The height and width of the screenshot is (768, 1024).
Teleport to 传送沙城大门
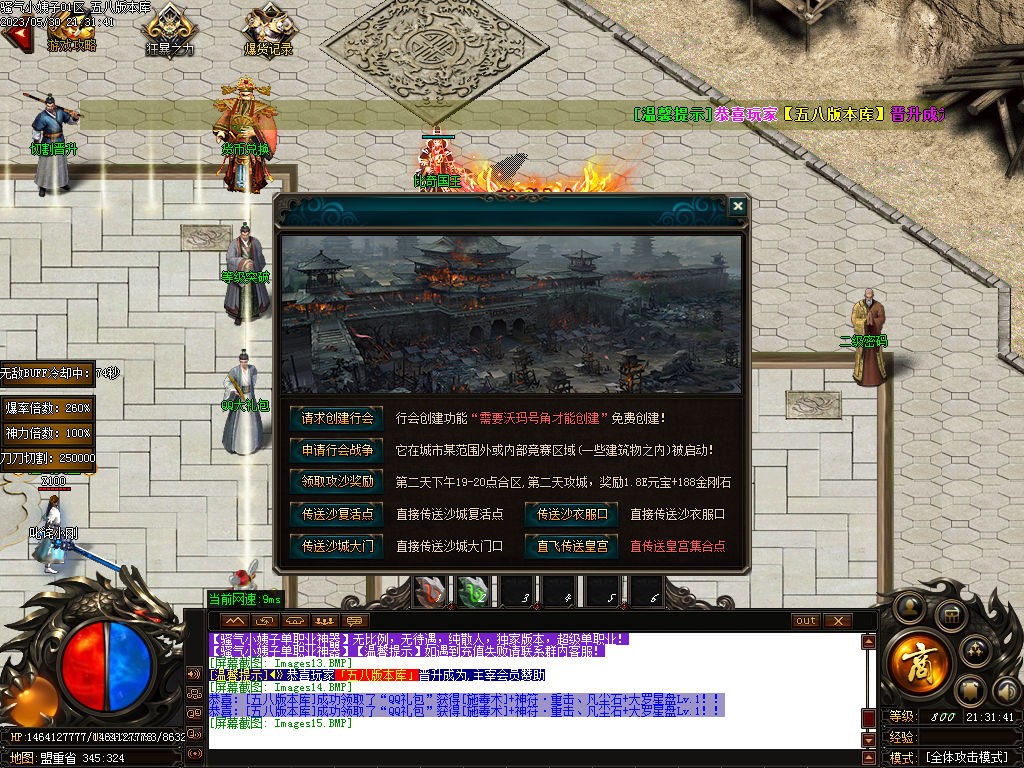pyautogui.click(x=336, y=546)
